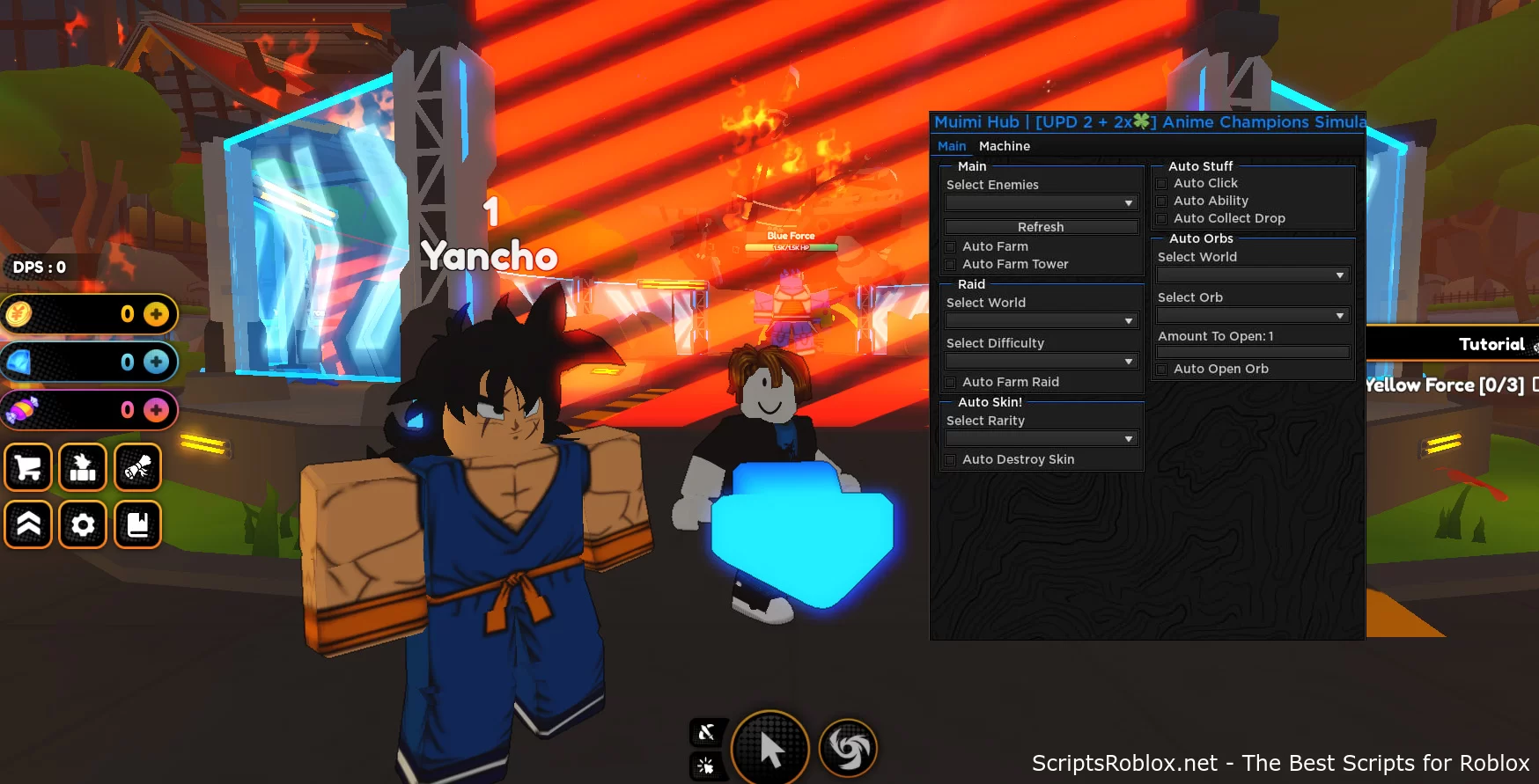Enable Auto Farm in Muimi Hub
Viewport: 1539px width, 784px height.
pos(951,246)
